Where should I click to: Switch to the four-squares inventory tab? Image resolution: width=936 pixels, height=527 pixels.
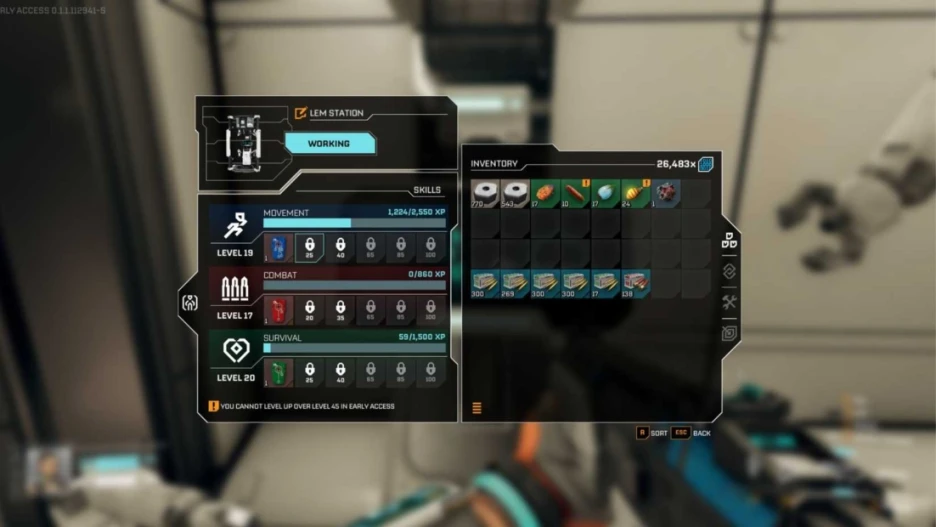coord(729,241)
